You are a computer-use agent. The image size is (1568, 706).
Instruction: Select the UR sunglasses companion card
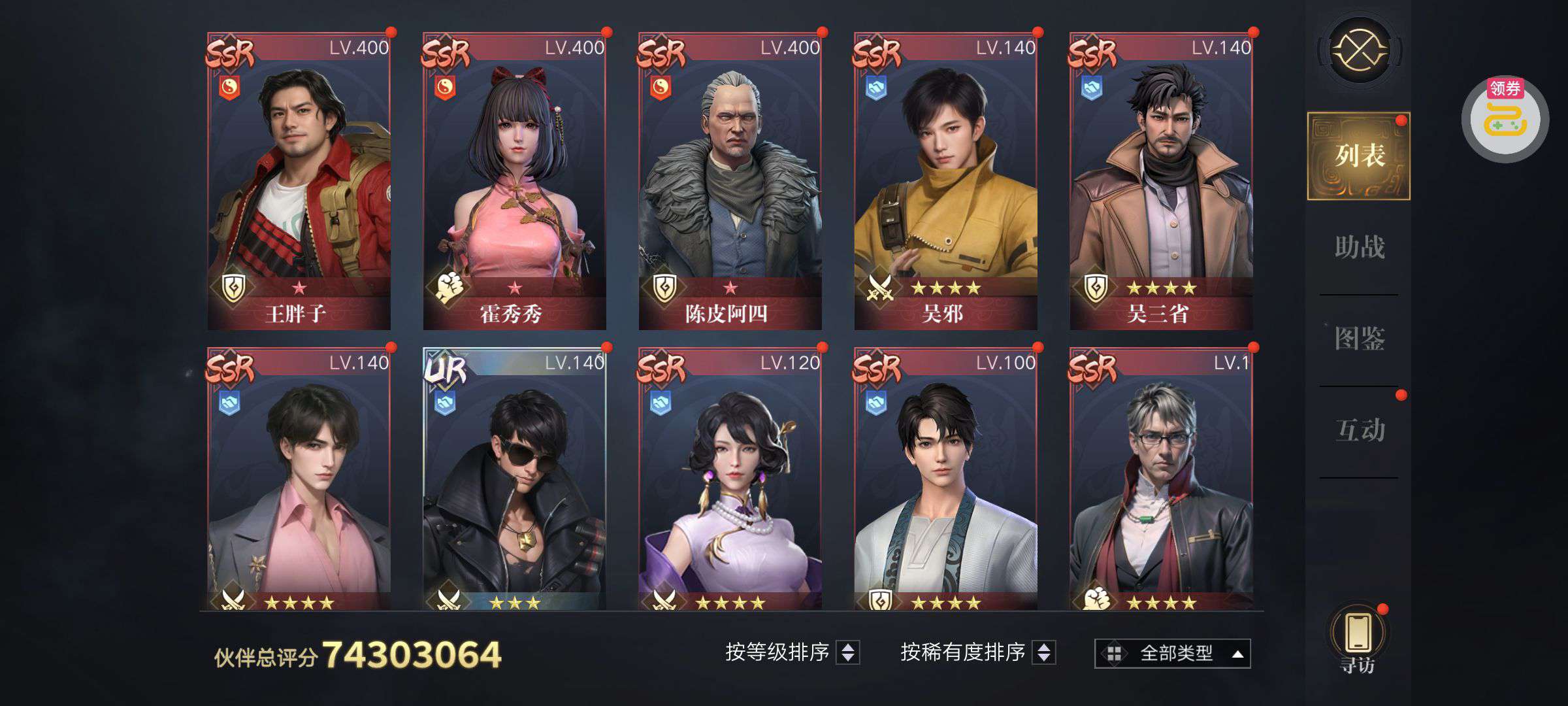click(x=514, y=480)
